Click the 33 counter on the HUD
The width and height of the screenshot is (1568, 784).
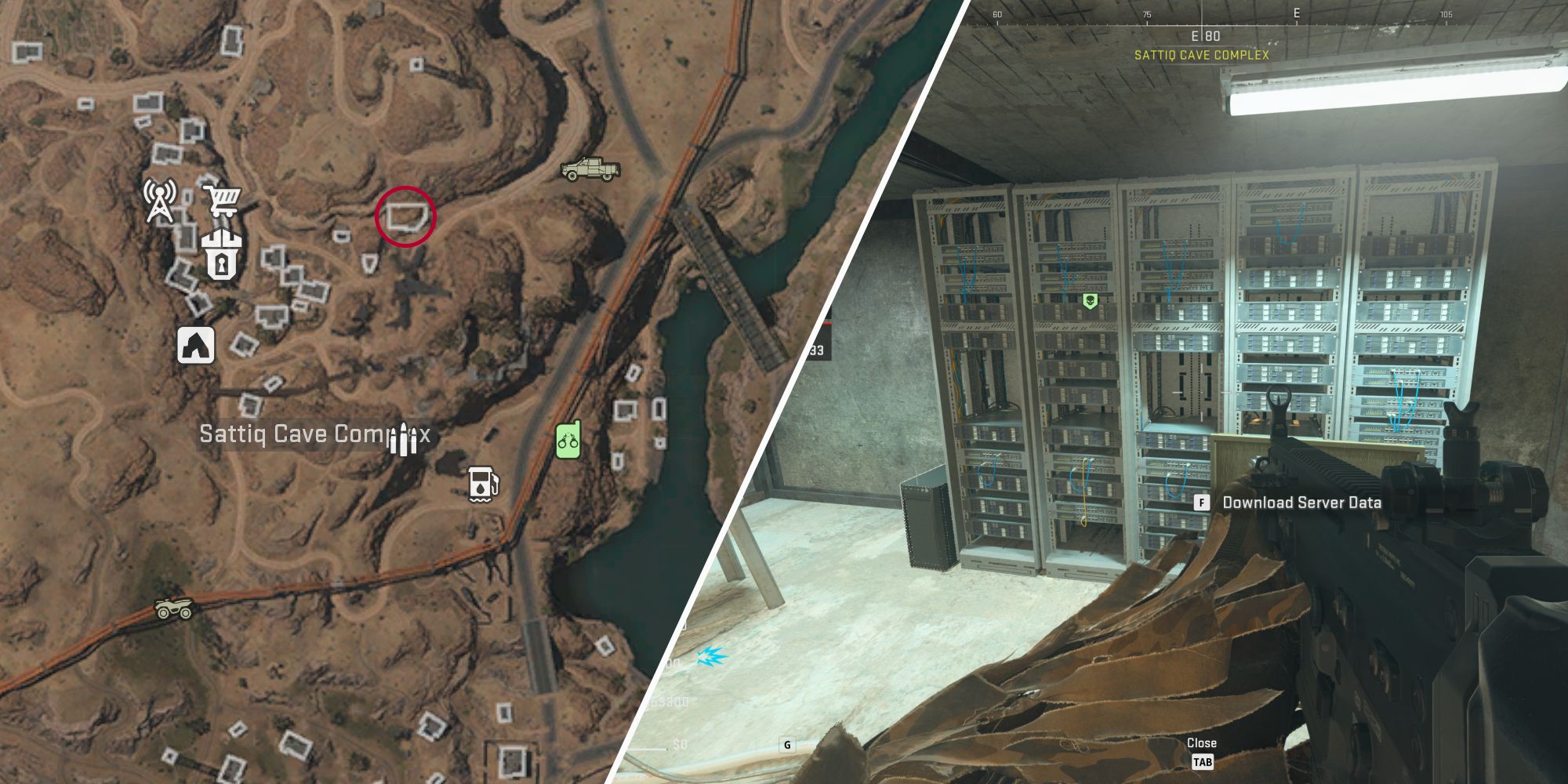pos(818,350)
